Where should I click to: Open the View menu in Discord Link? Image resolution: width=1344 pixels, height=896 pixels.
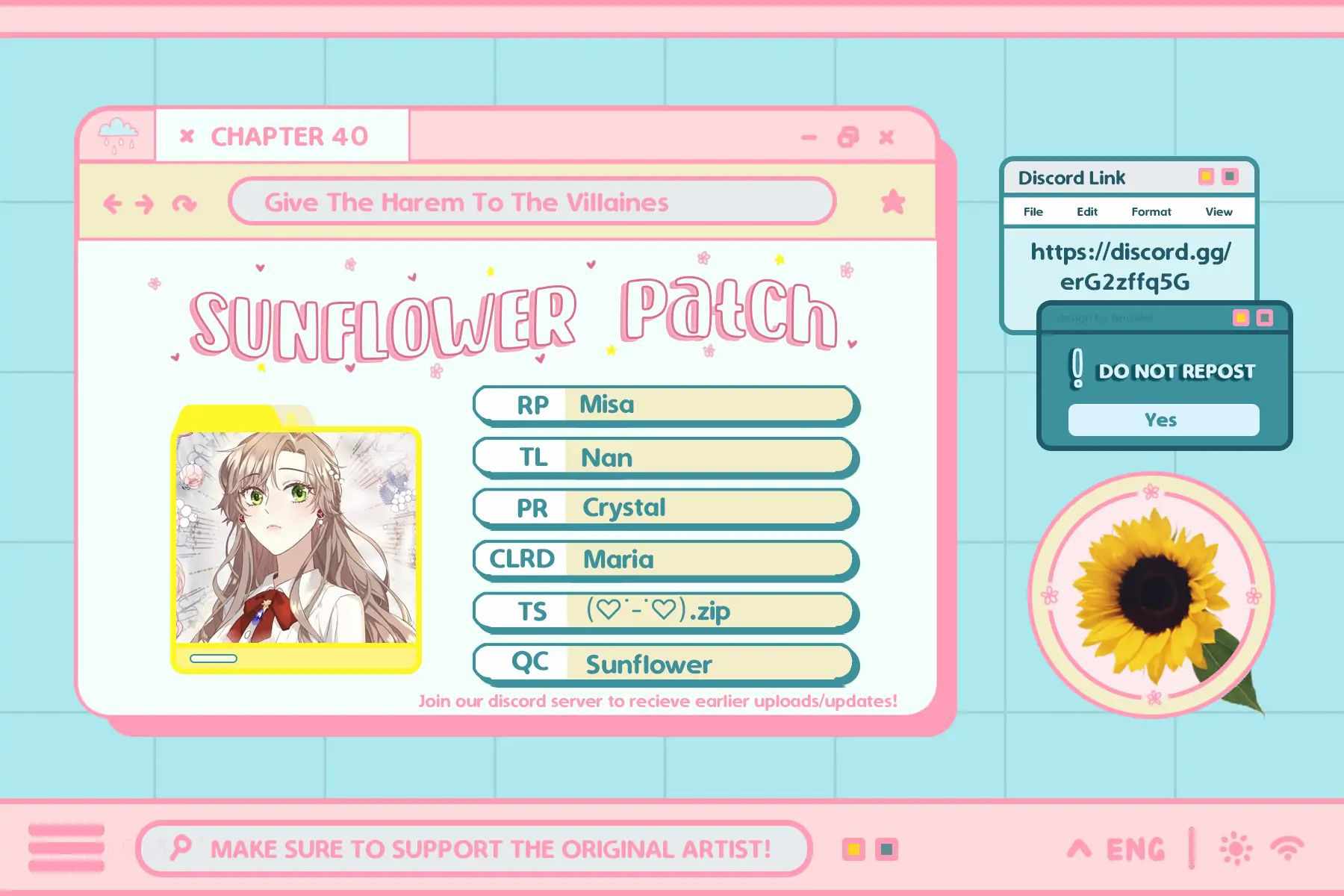1219,212
